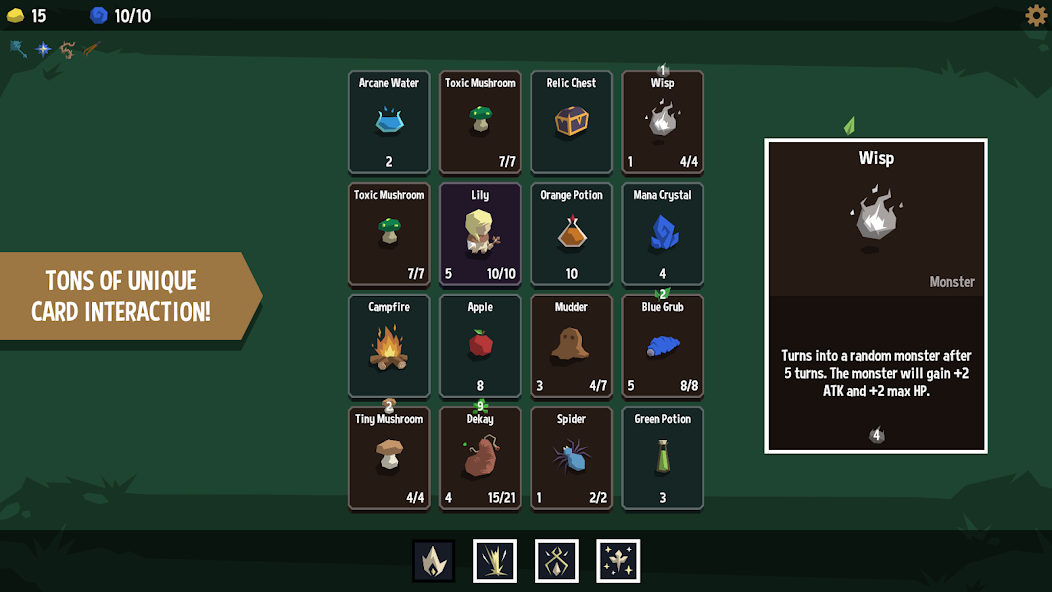Attack the Dekay monster card
1052x592 pixels.
pyautogui.click(x=480, y=458)
